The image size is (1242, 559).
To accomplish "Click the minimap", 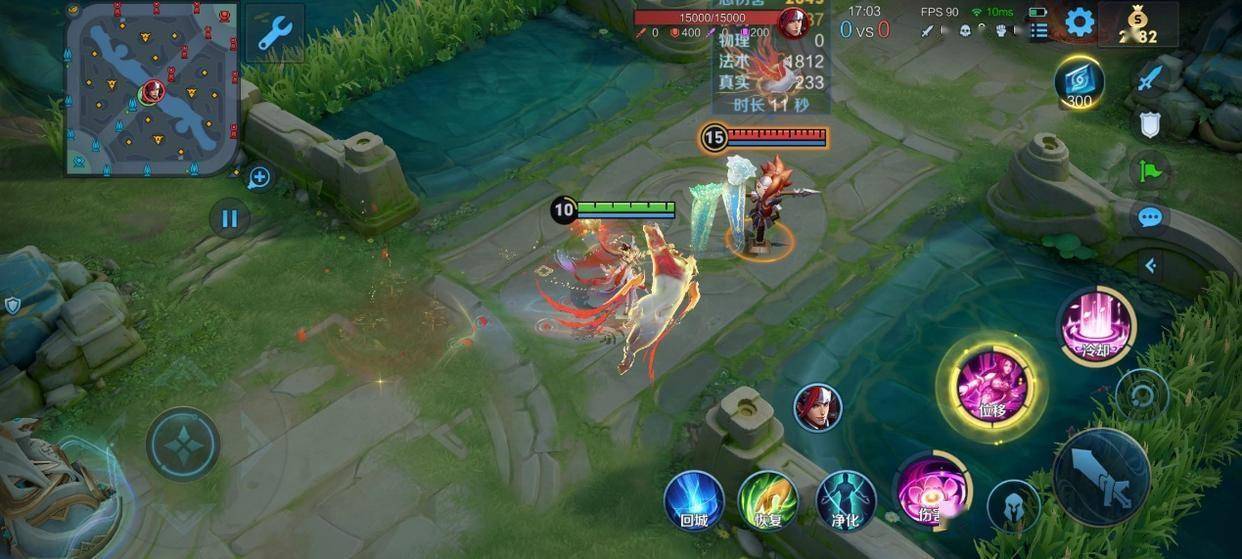I will point(152,89).
